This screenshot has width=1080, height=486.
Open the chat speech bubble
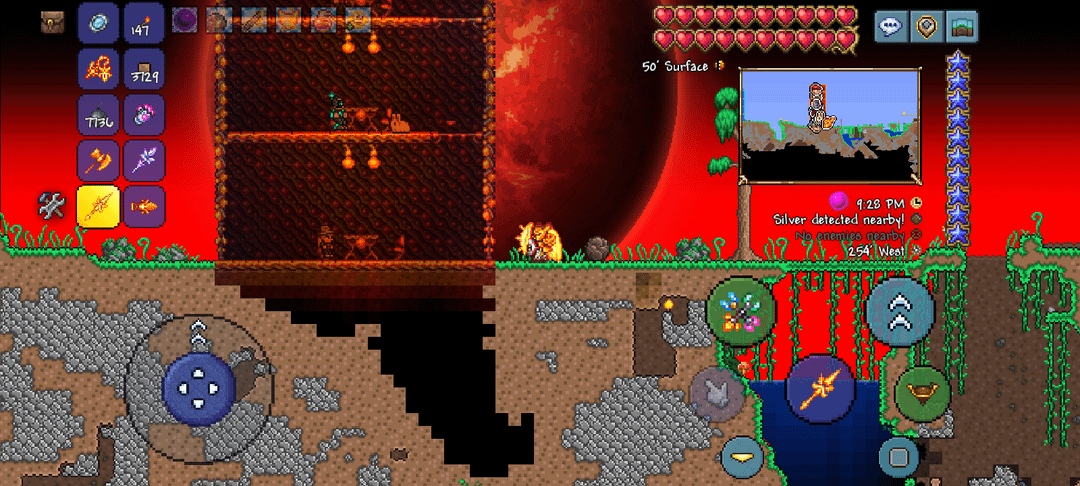tap(891, 27)
